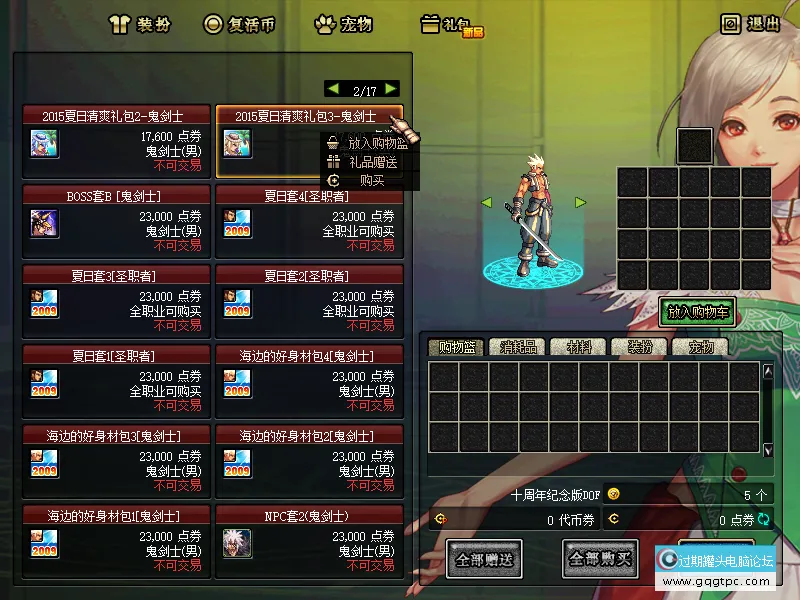The width and height of the screenshot is (800, 600).
Task: Refresh the 点券 balance
Action: [x=765, y=519]
